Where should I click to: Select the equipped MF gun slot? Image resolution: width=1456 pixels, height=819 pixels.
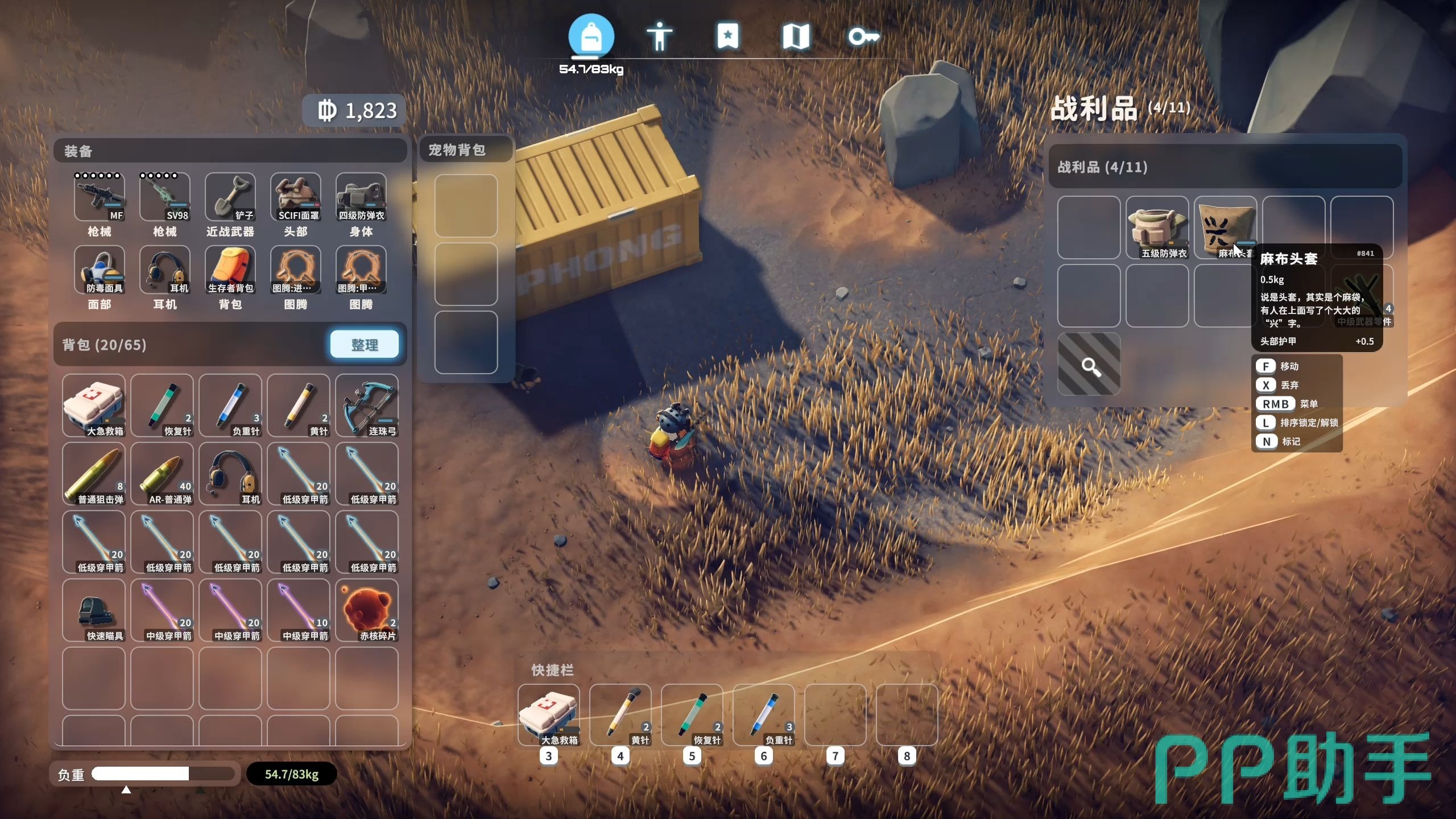pyautogui.click(x=100, y=197)
